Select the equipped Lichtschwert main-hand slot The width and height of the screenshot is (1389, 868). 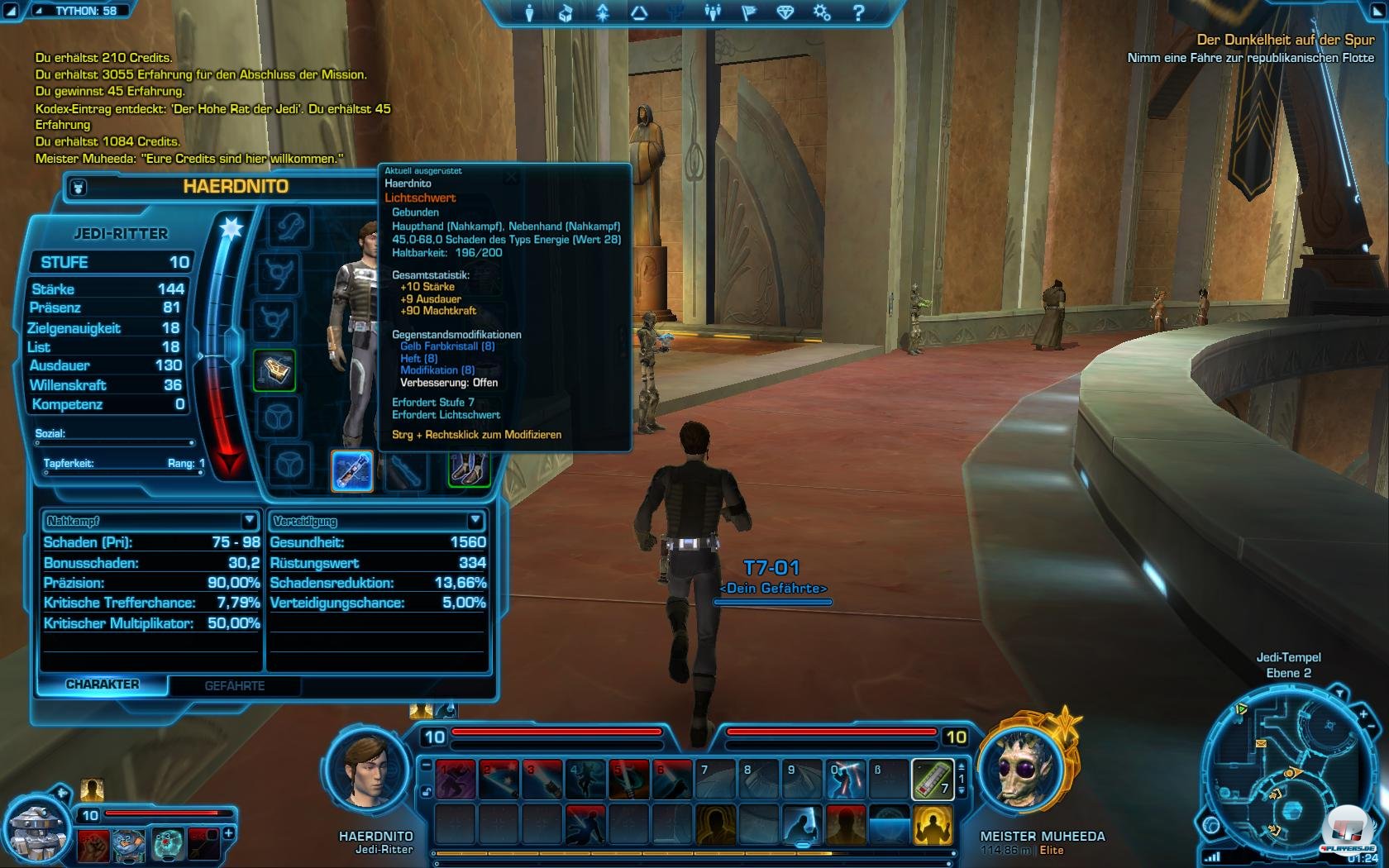point(351,470)
